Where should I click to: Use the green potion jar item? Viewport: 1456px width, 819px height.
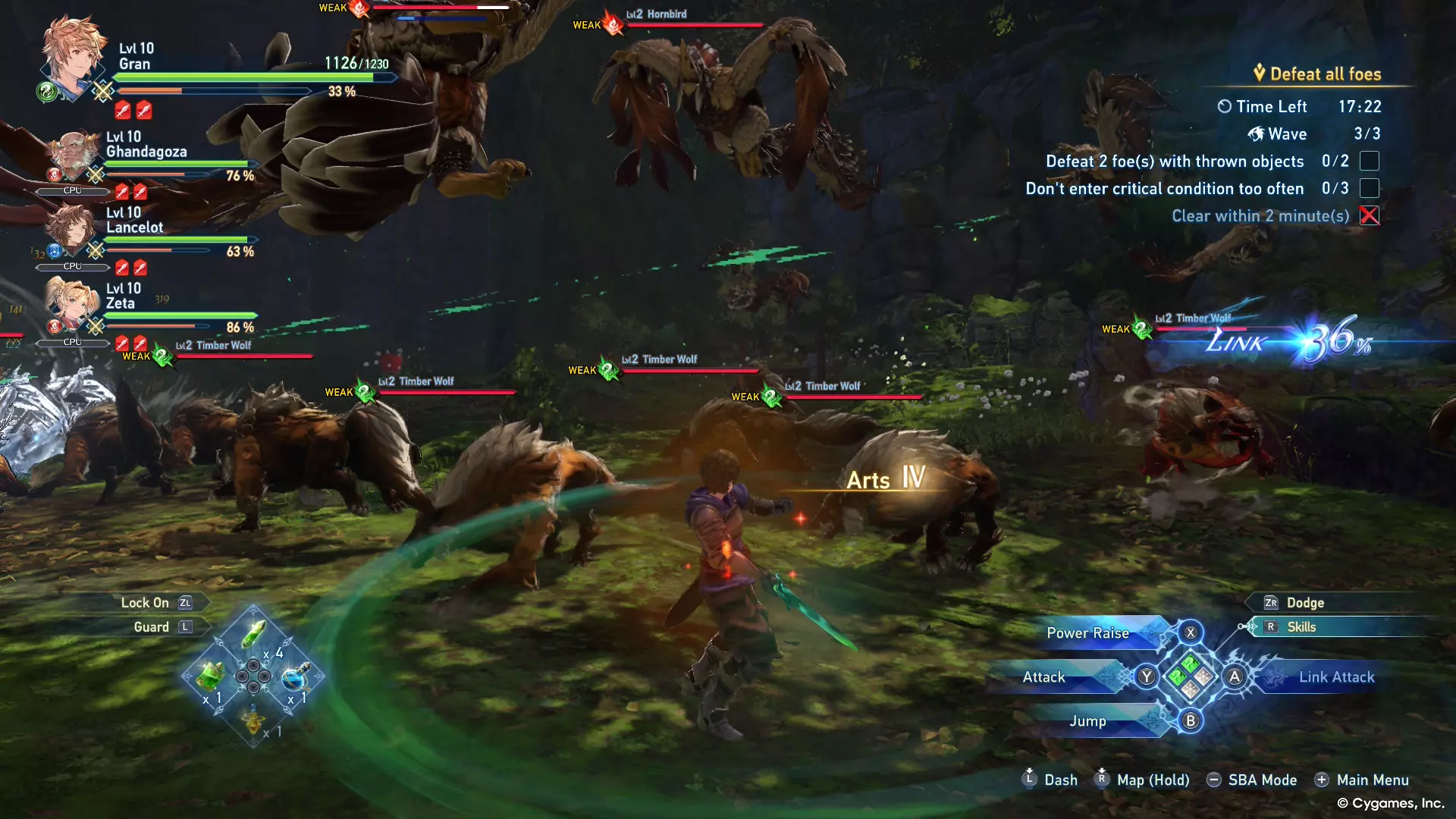pyautogui.click(x=211, y=675)
